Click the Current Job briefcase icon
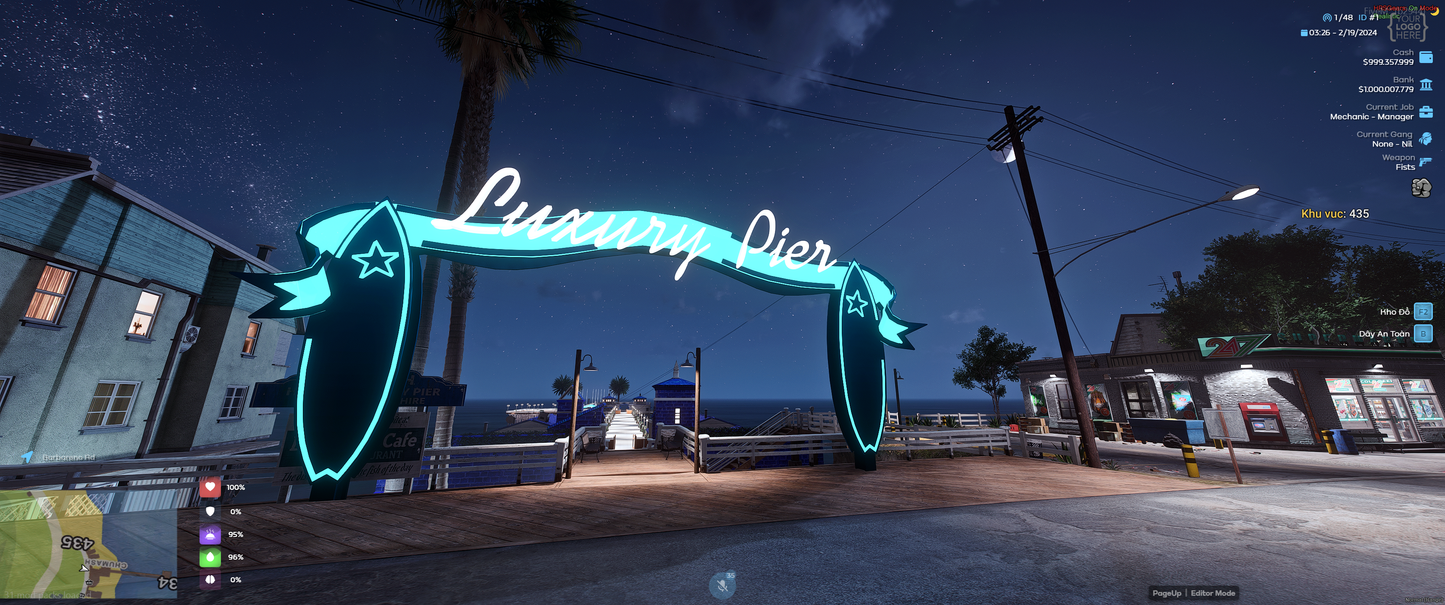This screenshot has height=605, width=1445. [x=1425, y=112]
